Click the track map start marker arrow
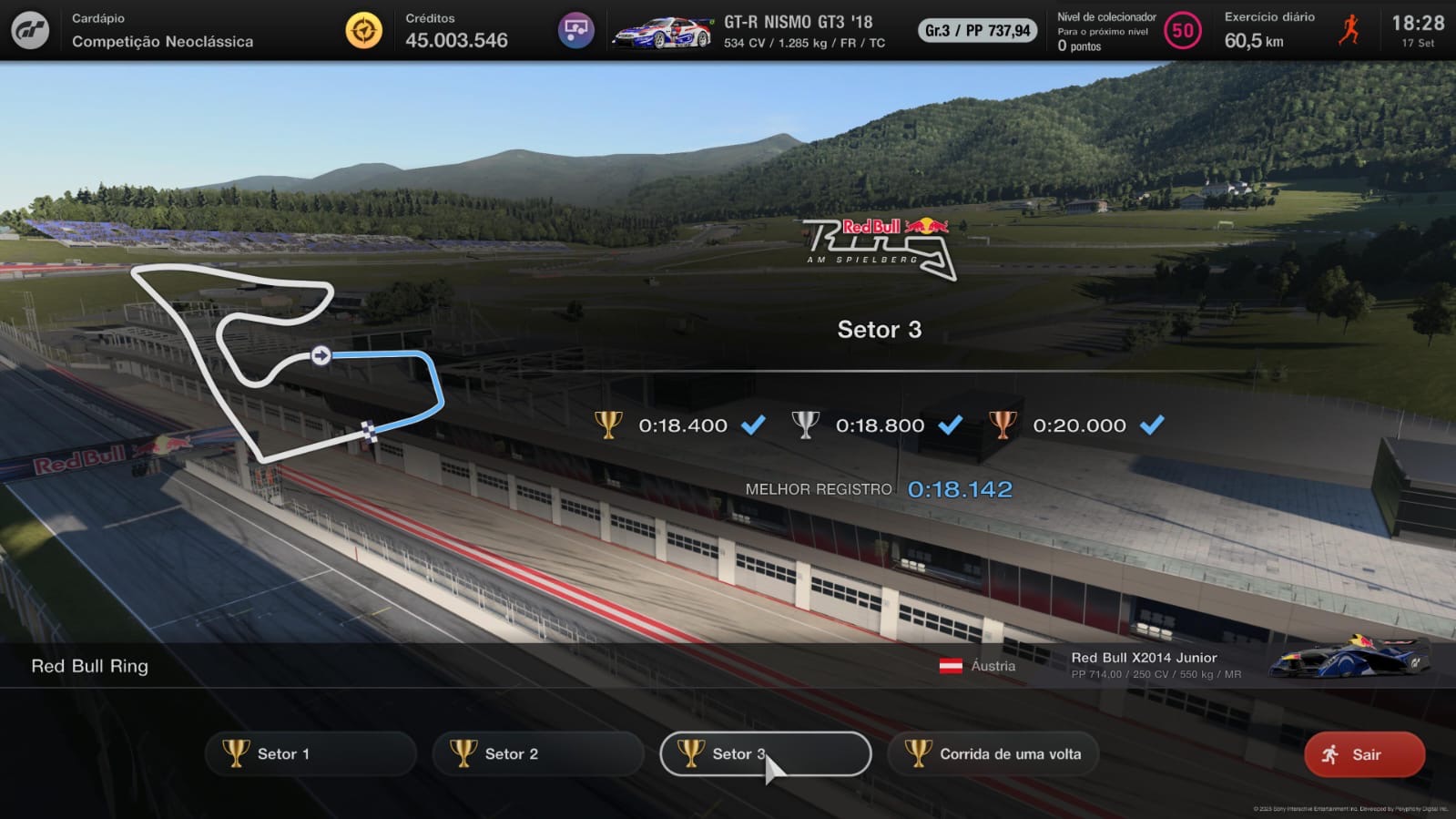The width and height of the screenshot is (1456, 819). [320, 357]
